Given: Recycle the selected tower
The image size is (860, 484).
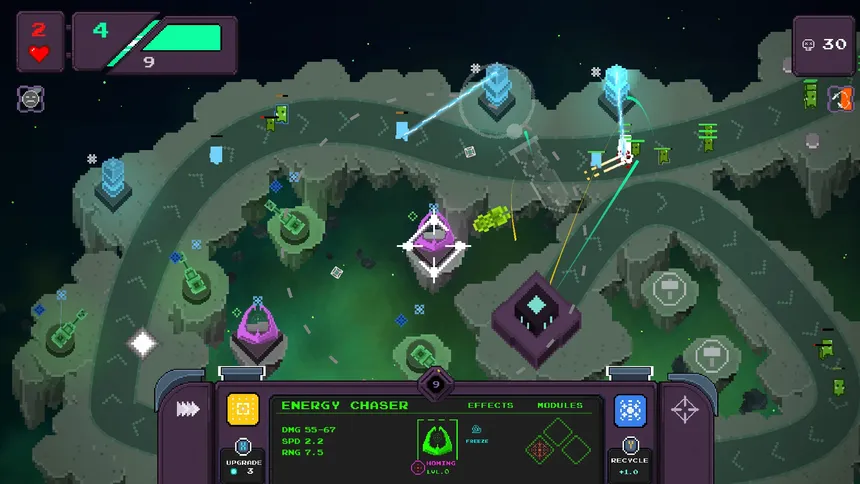Looking at the screenshot, I should tap(630, 453).
